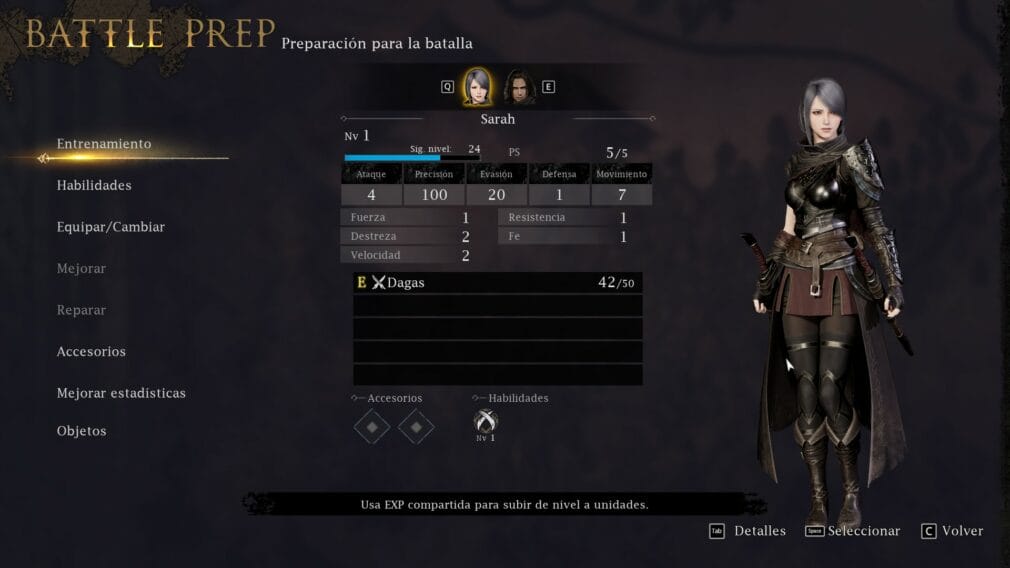Select Sarah's silver-haired portrait
This screenshot has height=568, width=1010.
click(477, 87)
